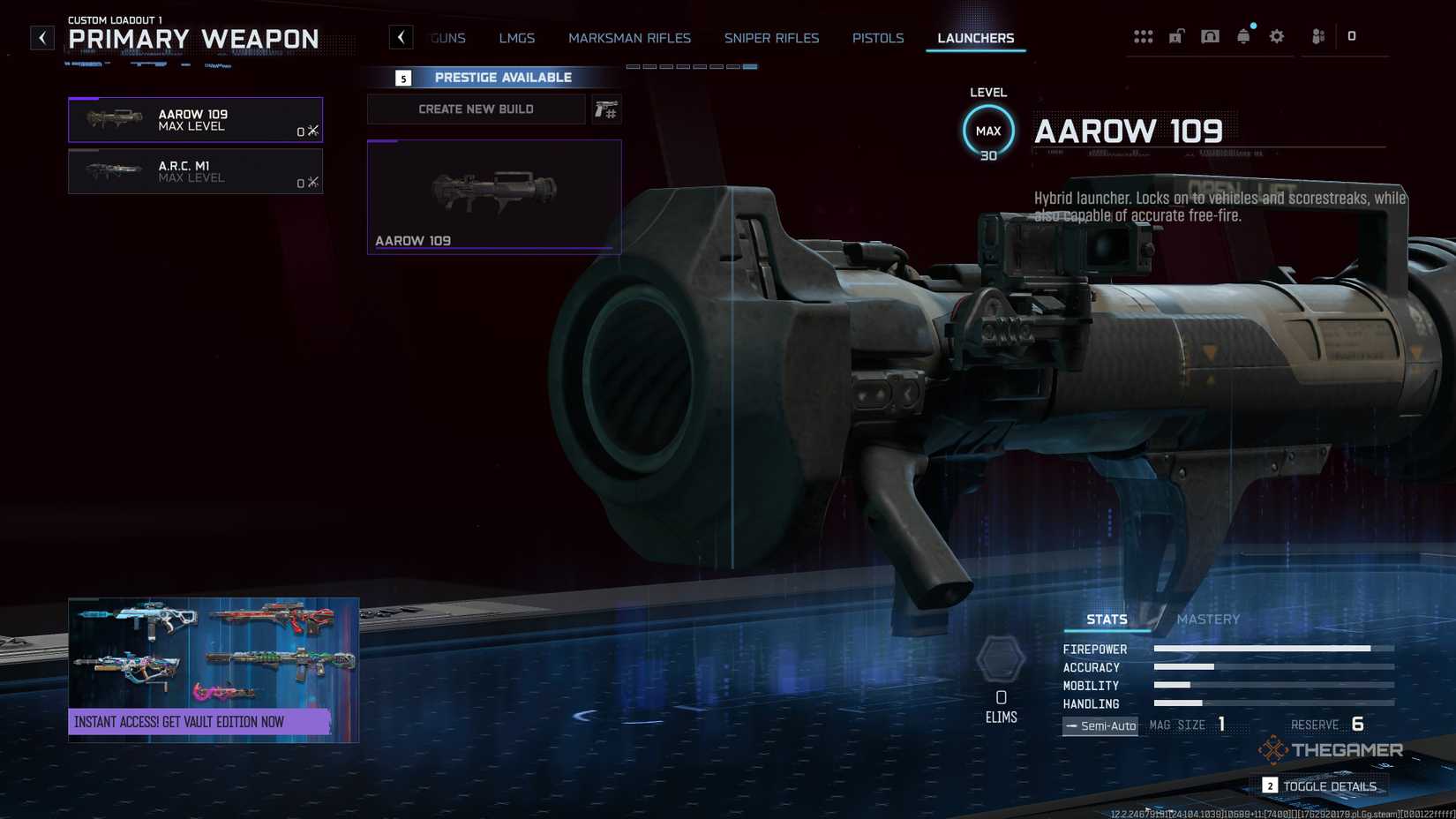Open the settings gear icon
Image resolution: width=1456 pixels, height=819 pixels.
[x=1277, y=36]
